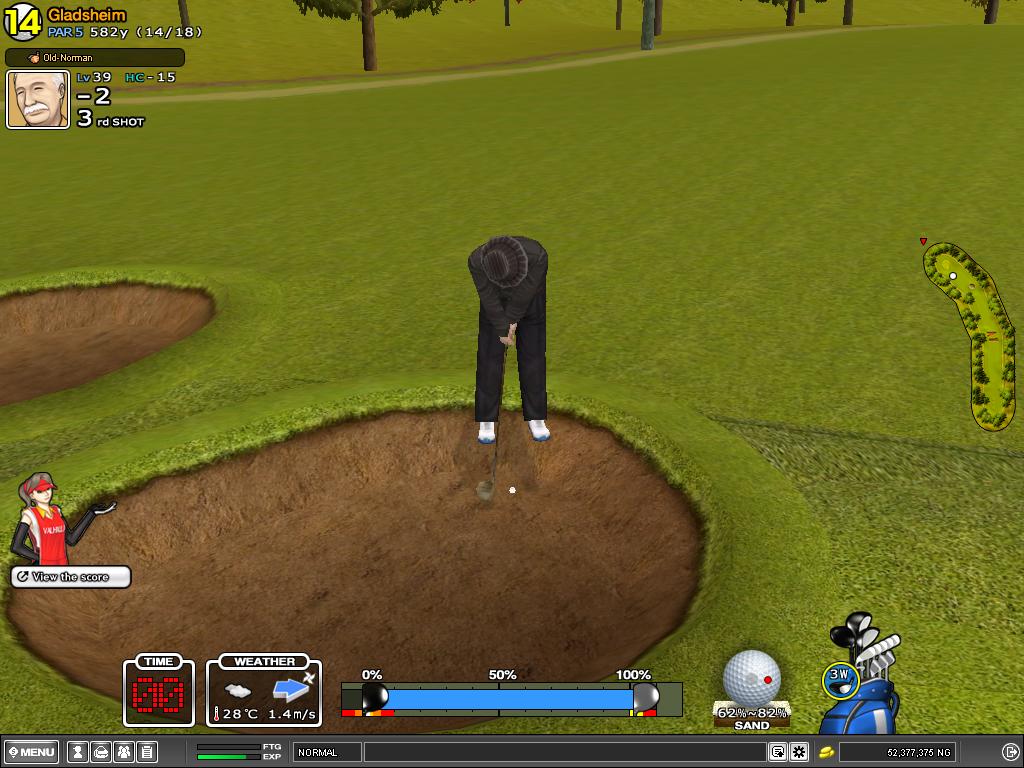Screen dimensions: 1024x768
Task: Open the MENU button
Action: (x=32, y=752)
